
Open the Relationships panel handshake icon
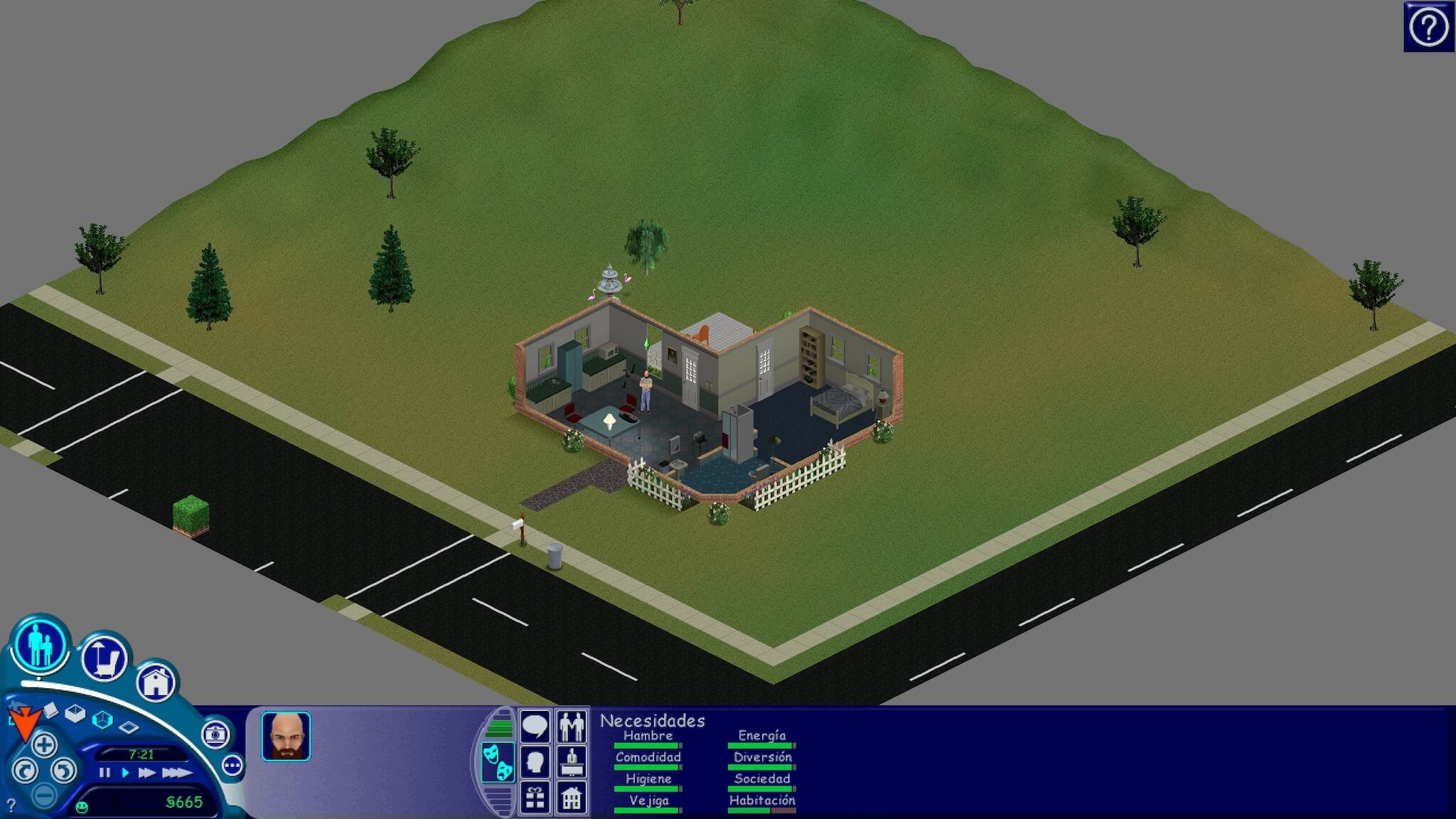[572, 724]
